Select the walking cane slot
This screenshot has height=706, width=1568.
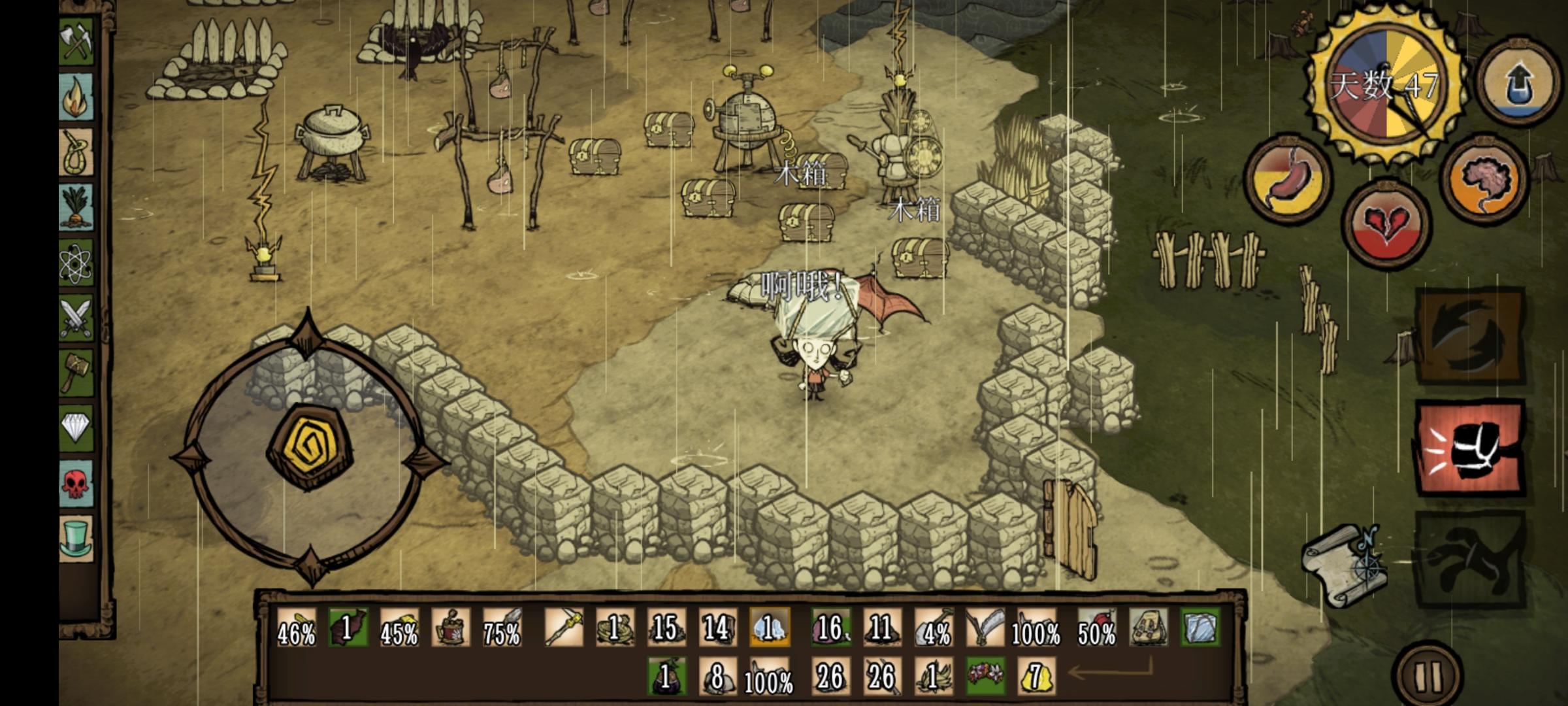pyautogui.click(x=563, y=628)
